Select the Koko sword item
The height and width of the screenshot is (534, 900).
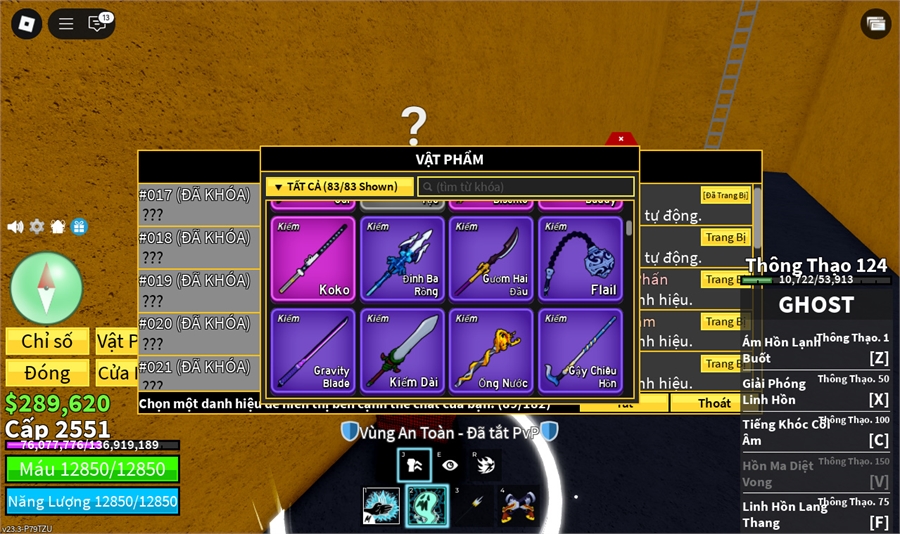(313, 259)
